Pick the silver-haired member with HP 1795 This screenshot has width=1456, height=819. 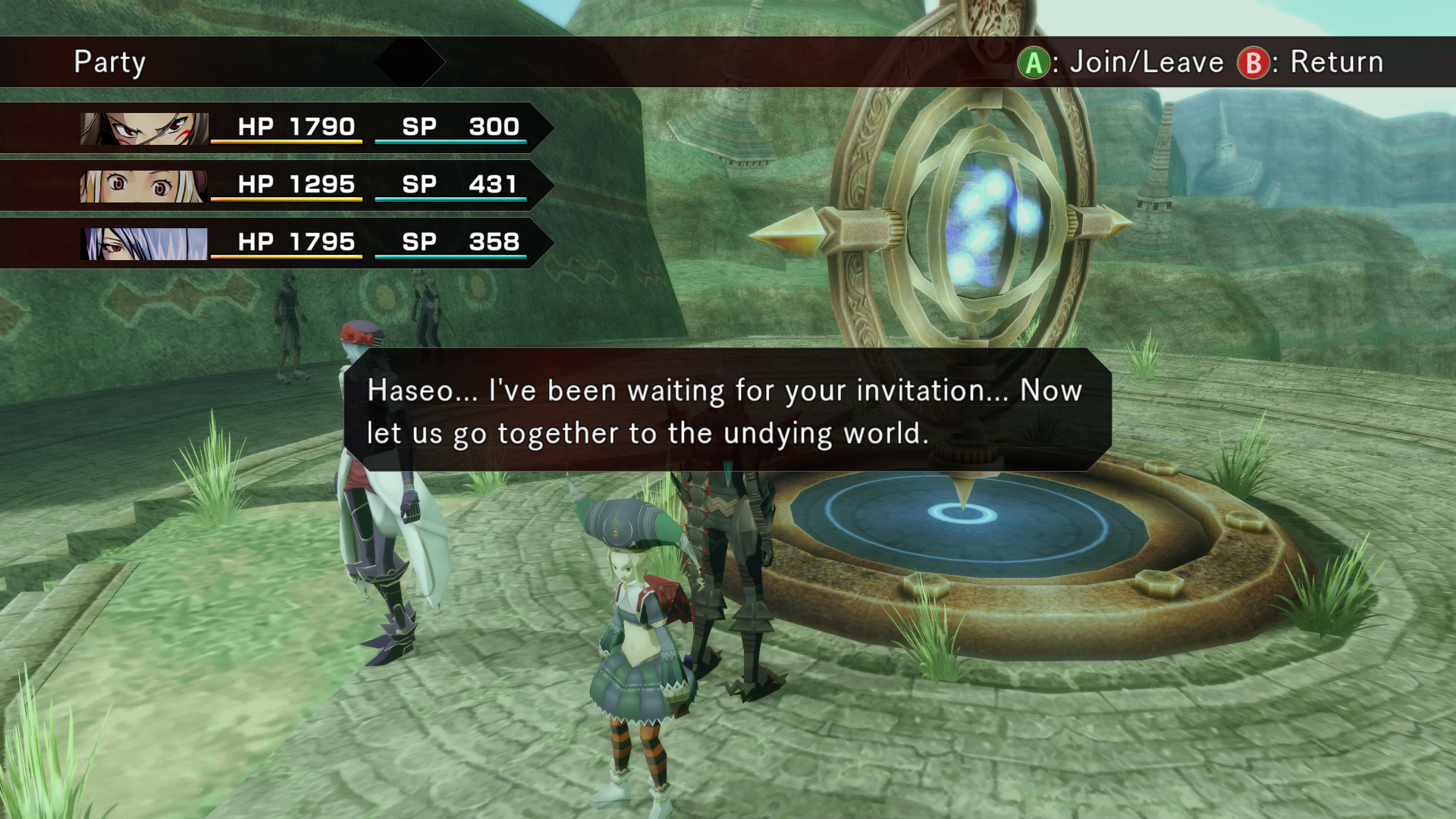coord(303,243)
